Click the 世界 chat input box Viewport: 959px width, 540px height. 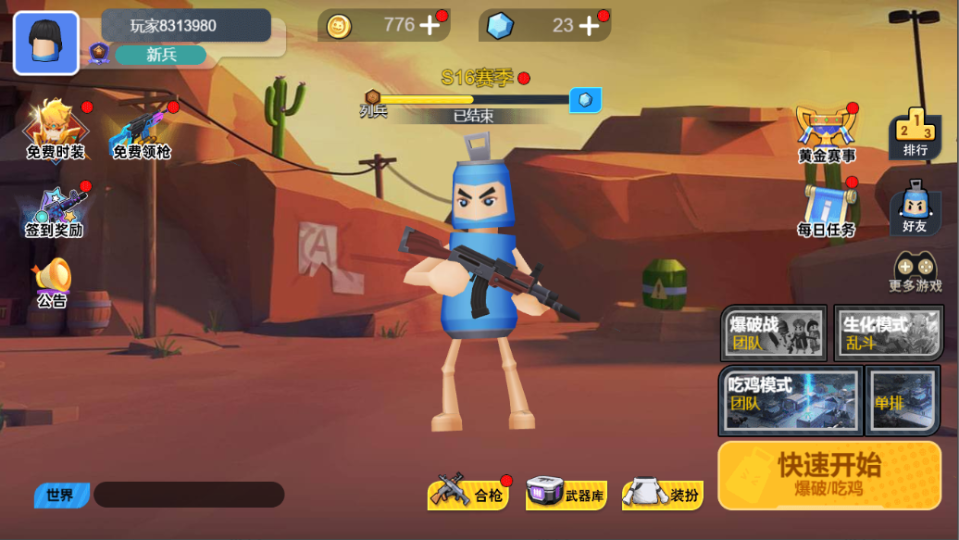pos(188,494)
